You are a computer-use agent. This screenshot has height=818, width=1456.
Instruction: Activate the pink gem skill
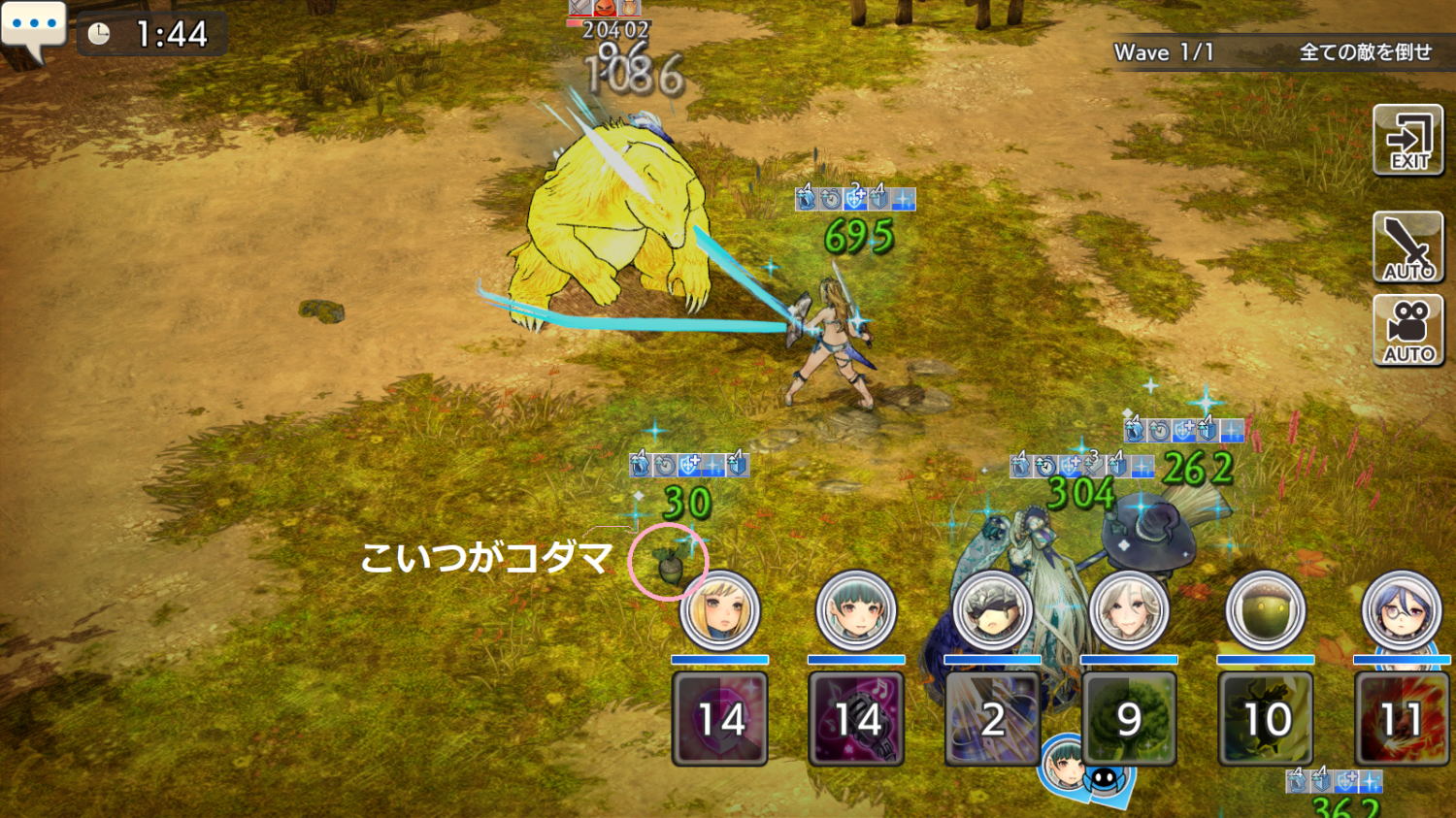(x=719, y=719)
